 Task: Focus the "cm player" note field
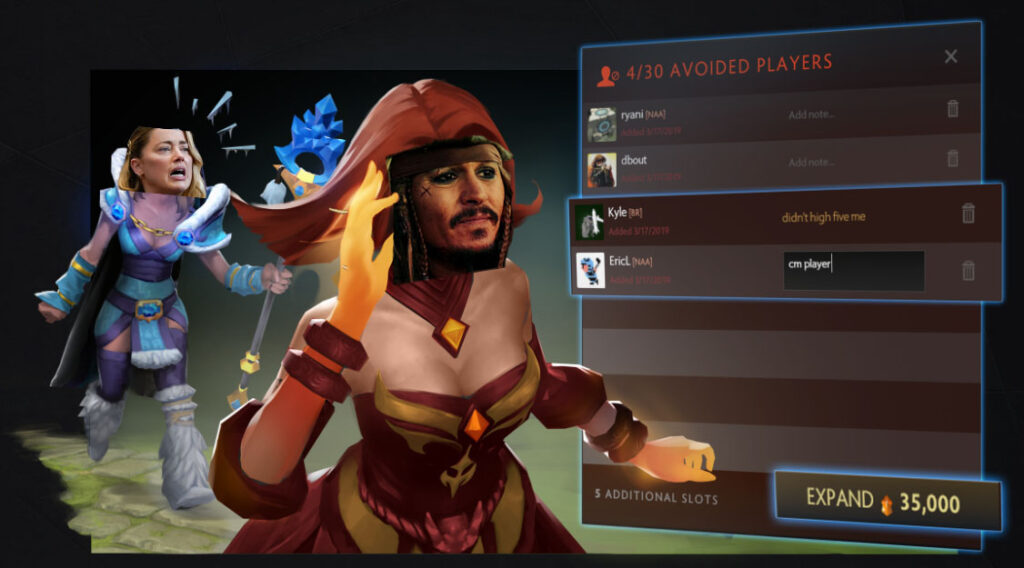pyautogui.click(x=853, y=270)
